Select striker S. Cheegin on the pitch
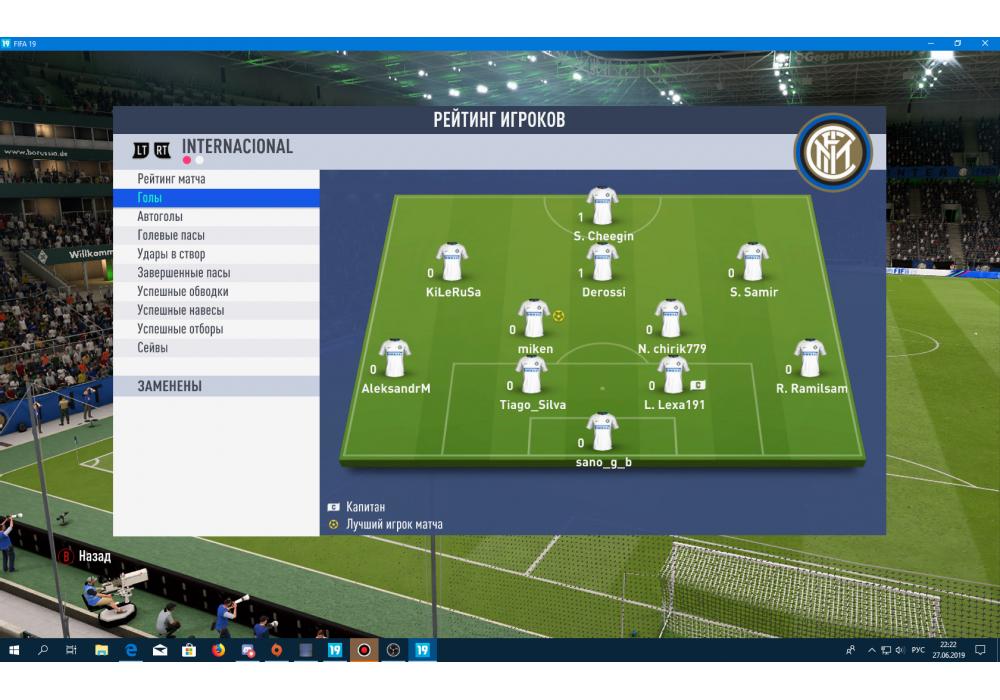This screenshot has width=1000, height=700. click(x=602, y=207)
